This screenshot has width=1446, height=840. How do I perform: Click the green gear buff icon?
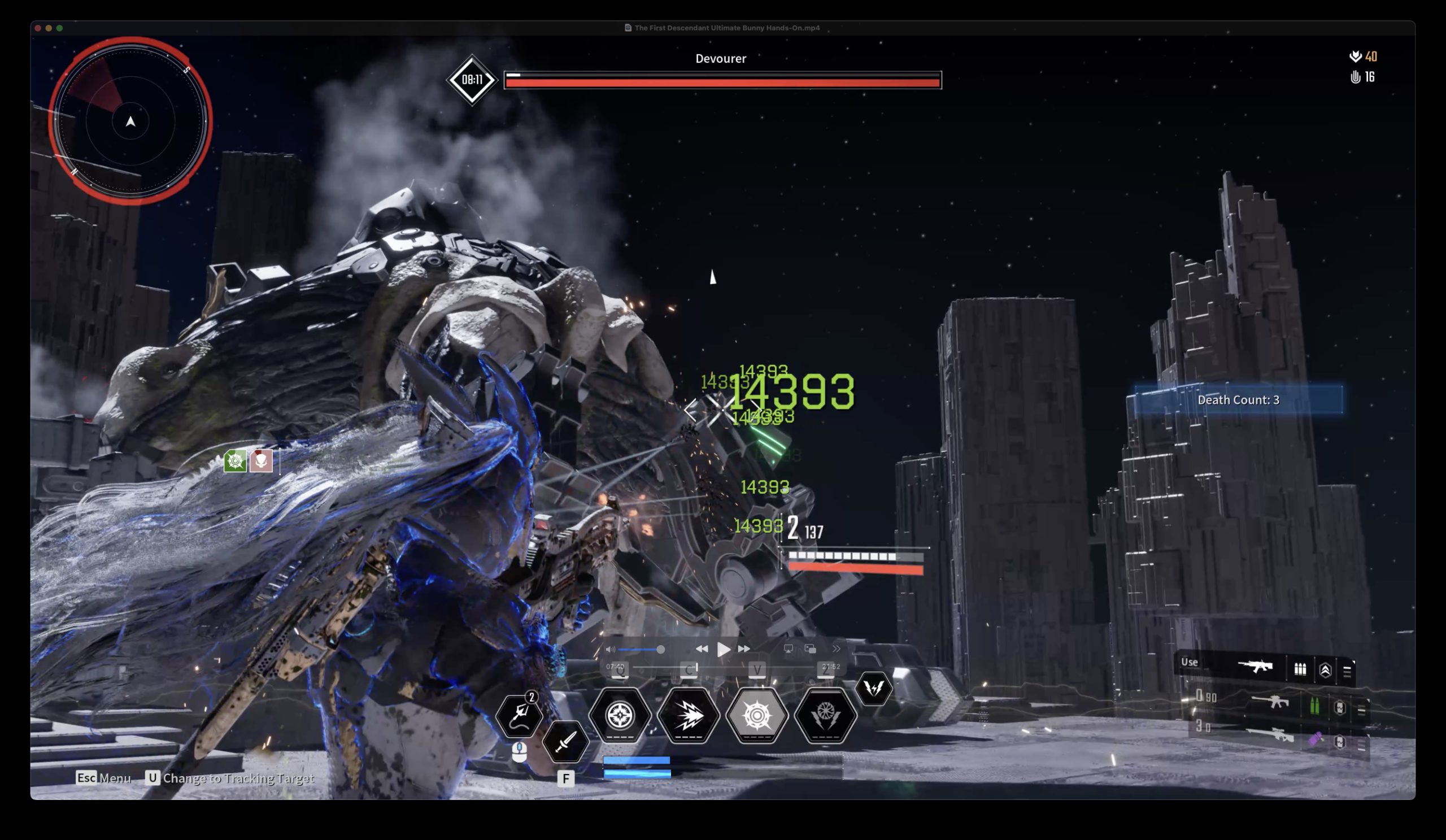tap(234, 461)
